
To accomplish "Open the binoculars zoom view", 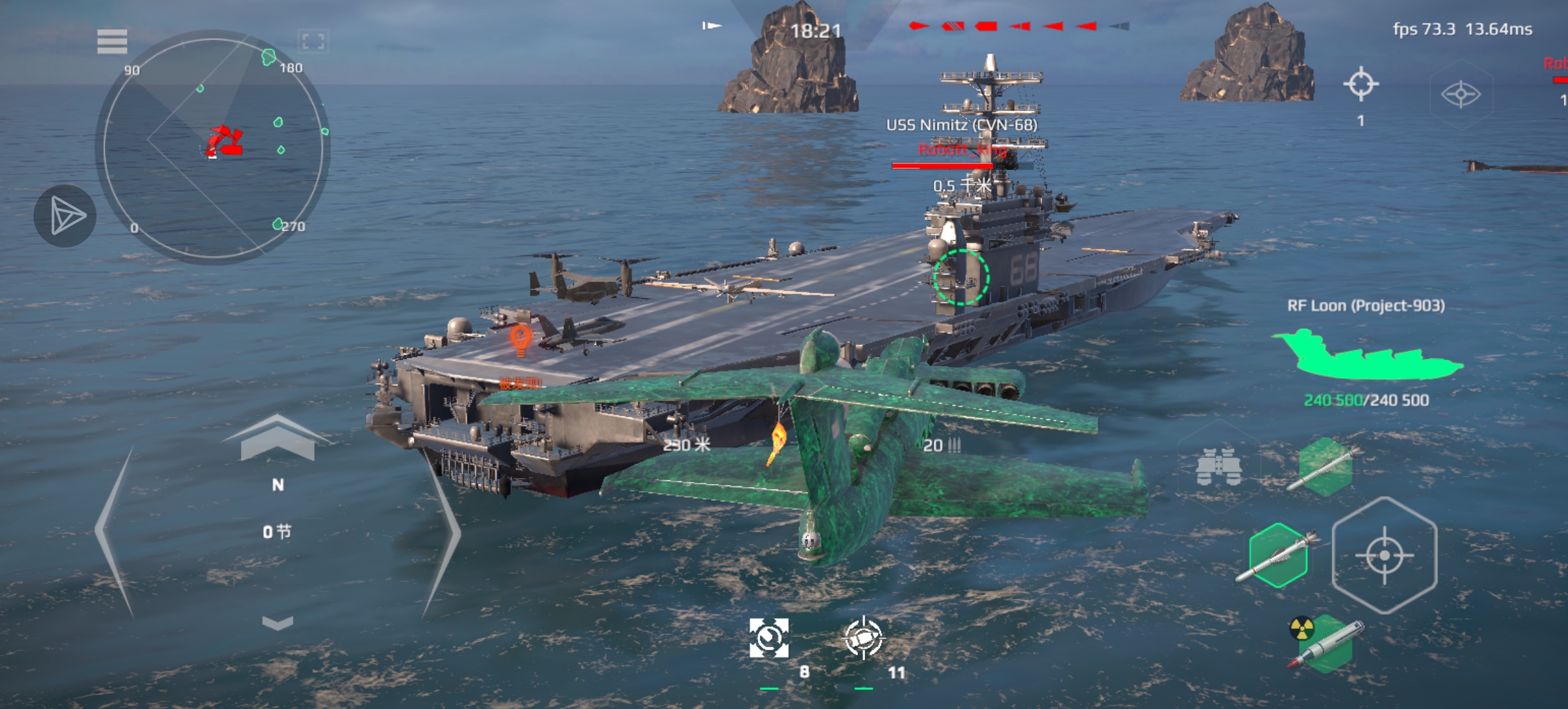I will 1219,467.
